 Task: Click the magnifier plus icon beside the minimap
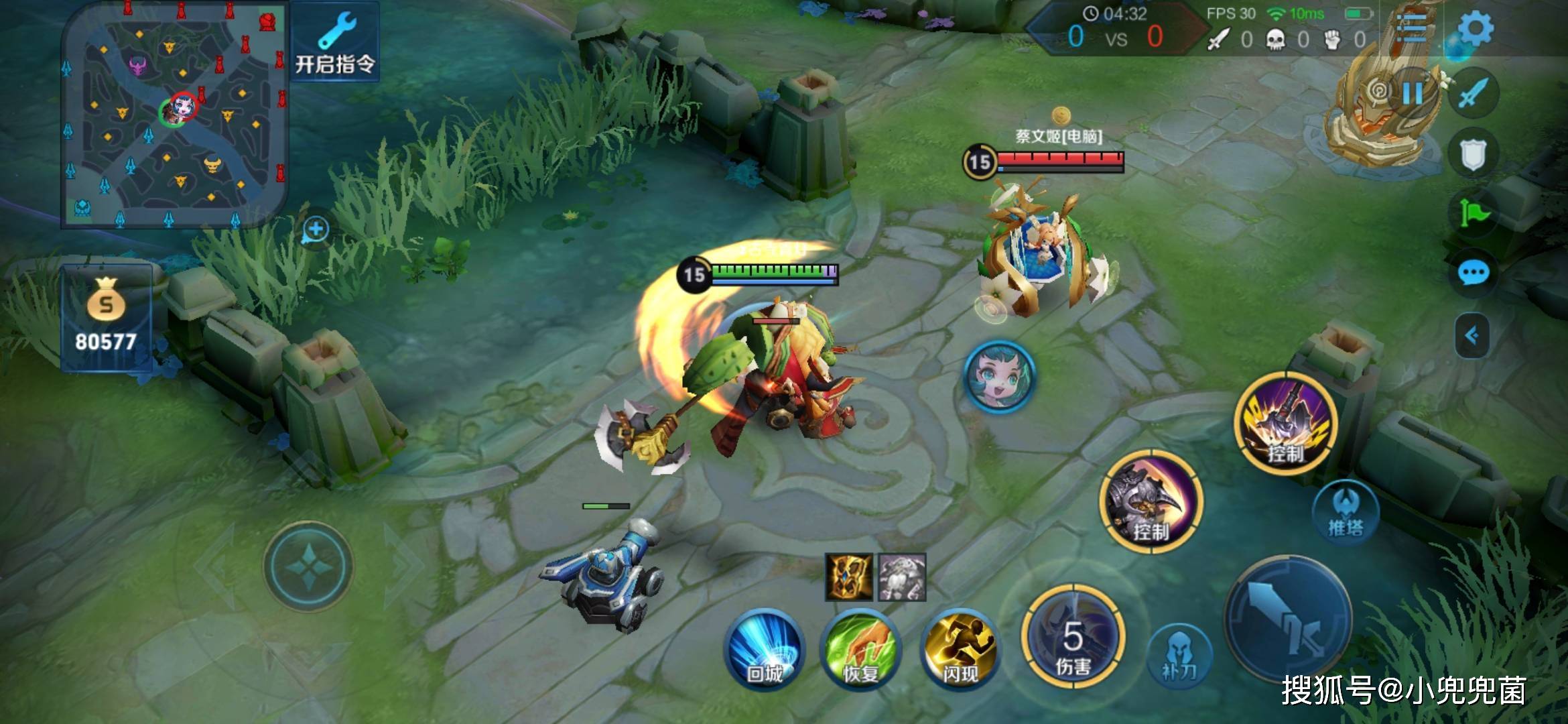(x=316, y=230)
